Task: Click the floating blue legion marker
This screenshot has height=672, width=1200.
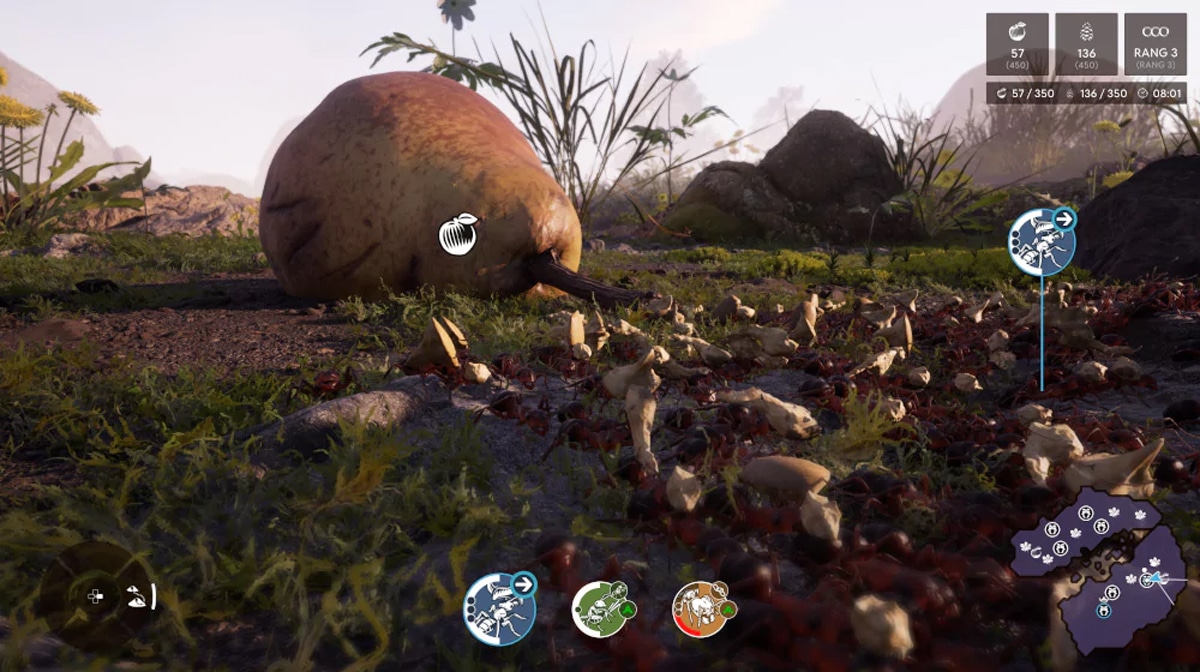Action: (x=1041, y=242)
